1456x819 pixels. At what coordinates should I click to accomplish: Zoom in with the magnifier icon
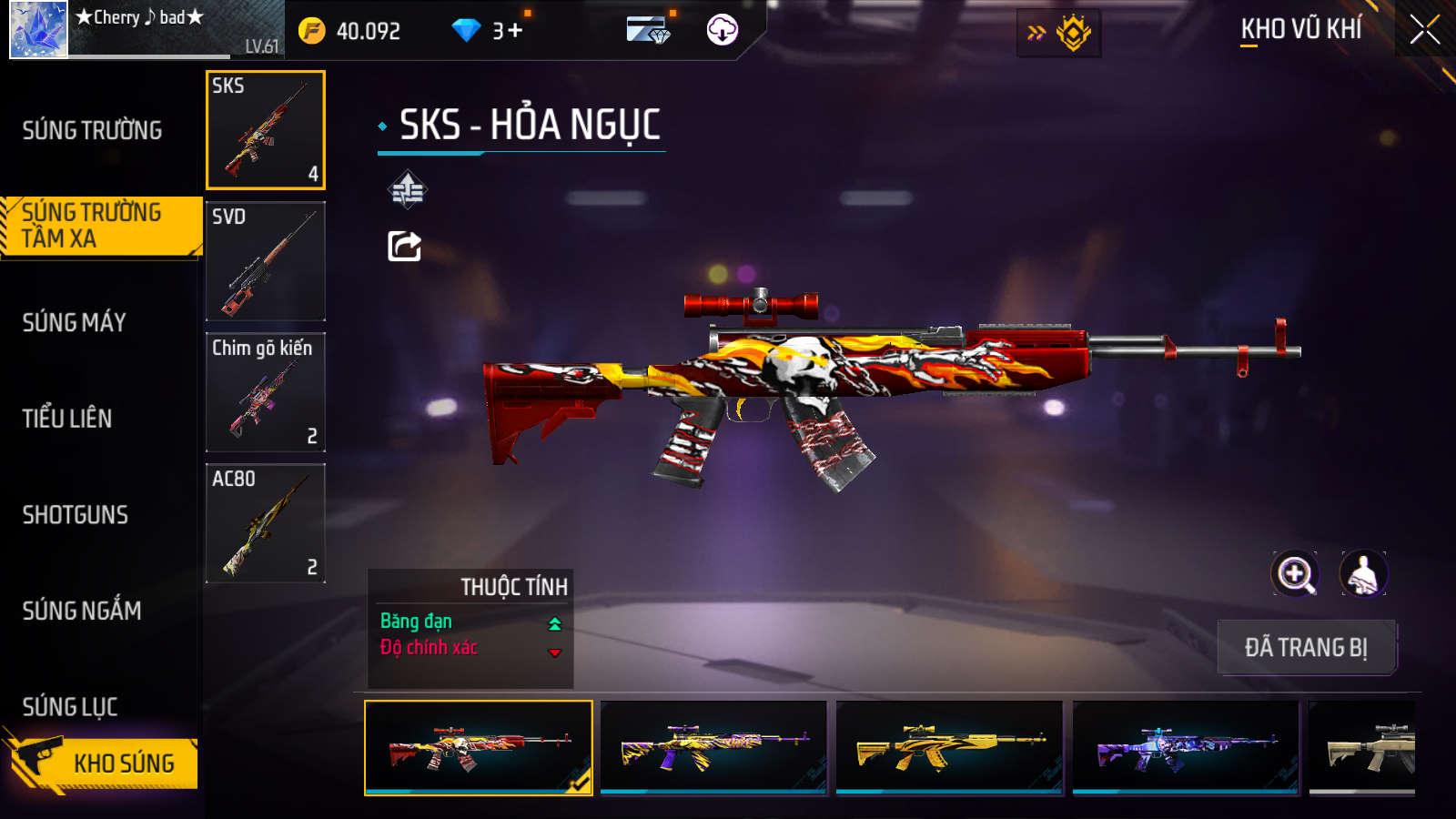click(1295, 574)
